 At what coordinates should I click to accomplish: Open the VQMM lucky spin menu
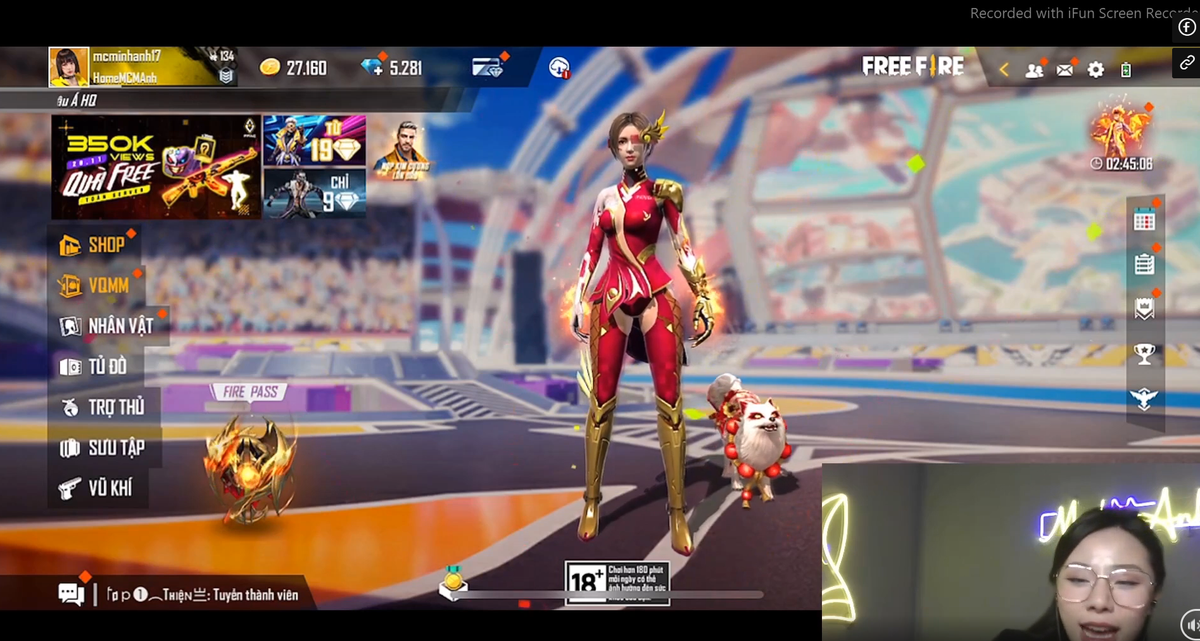click(96, 286)
